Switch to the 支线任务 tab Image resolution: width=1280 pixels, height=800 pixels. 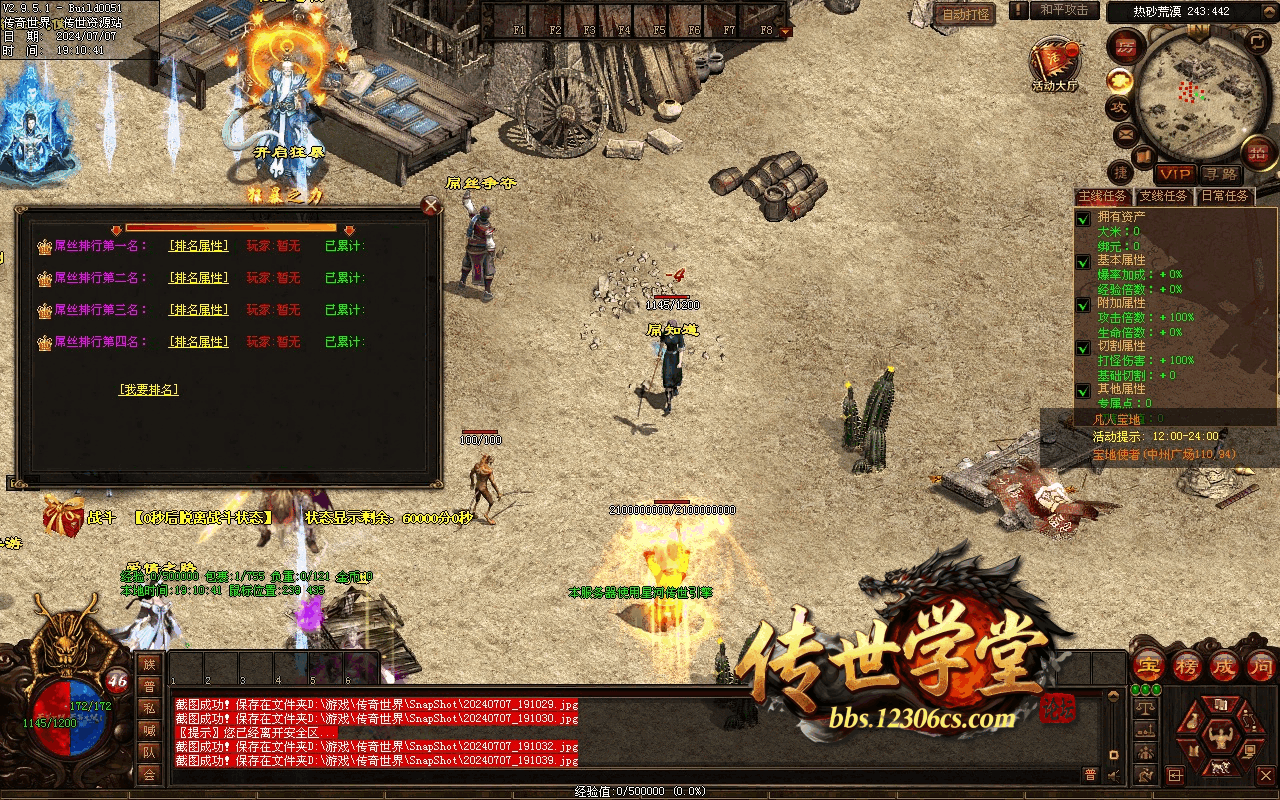[x=1164, y=196]
